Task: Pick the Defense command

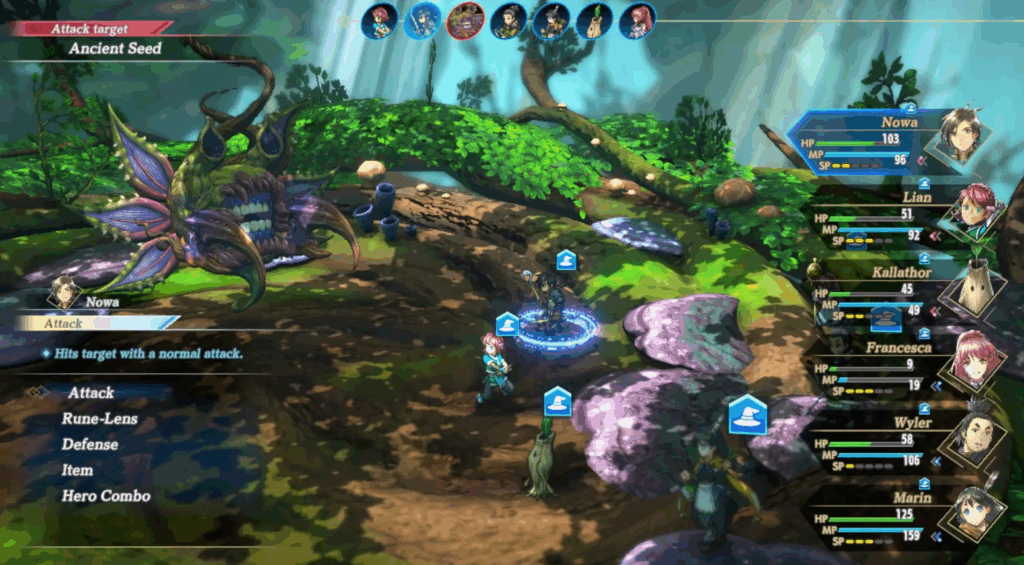Action: pyautogui.click(x=90, y=444)
